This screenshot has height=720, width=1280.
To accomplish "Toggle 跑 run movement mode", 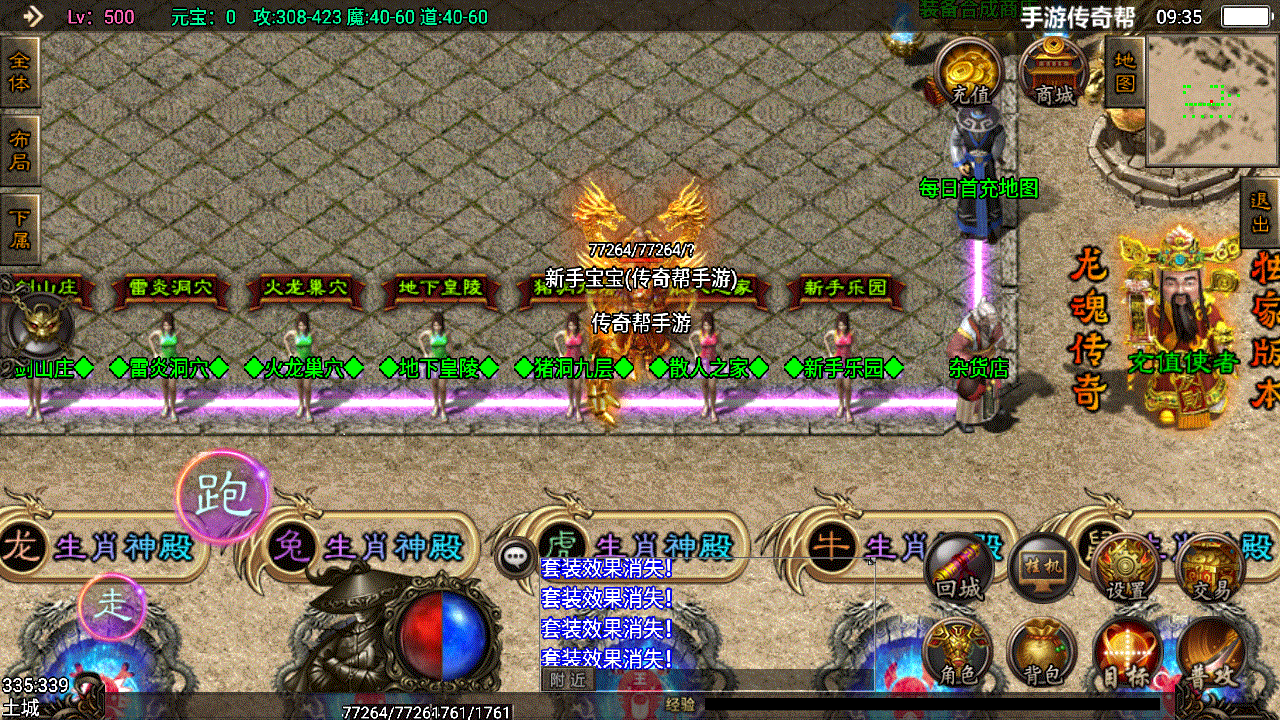I will [x=226, y=496].
